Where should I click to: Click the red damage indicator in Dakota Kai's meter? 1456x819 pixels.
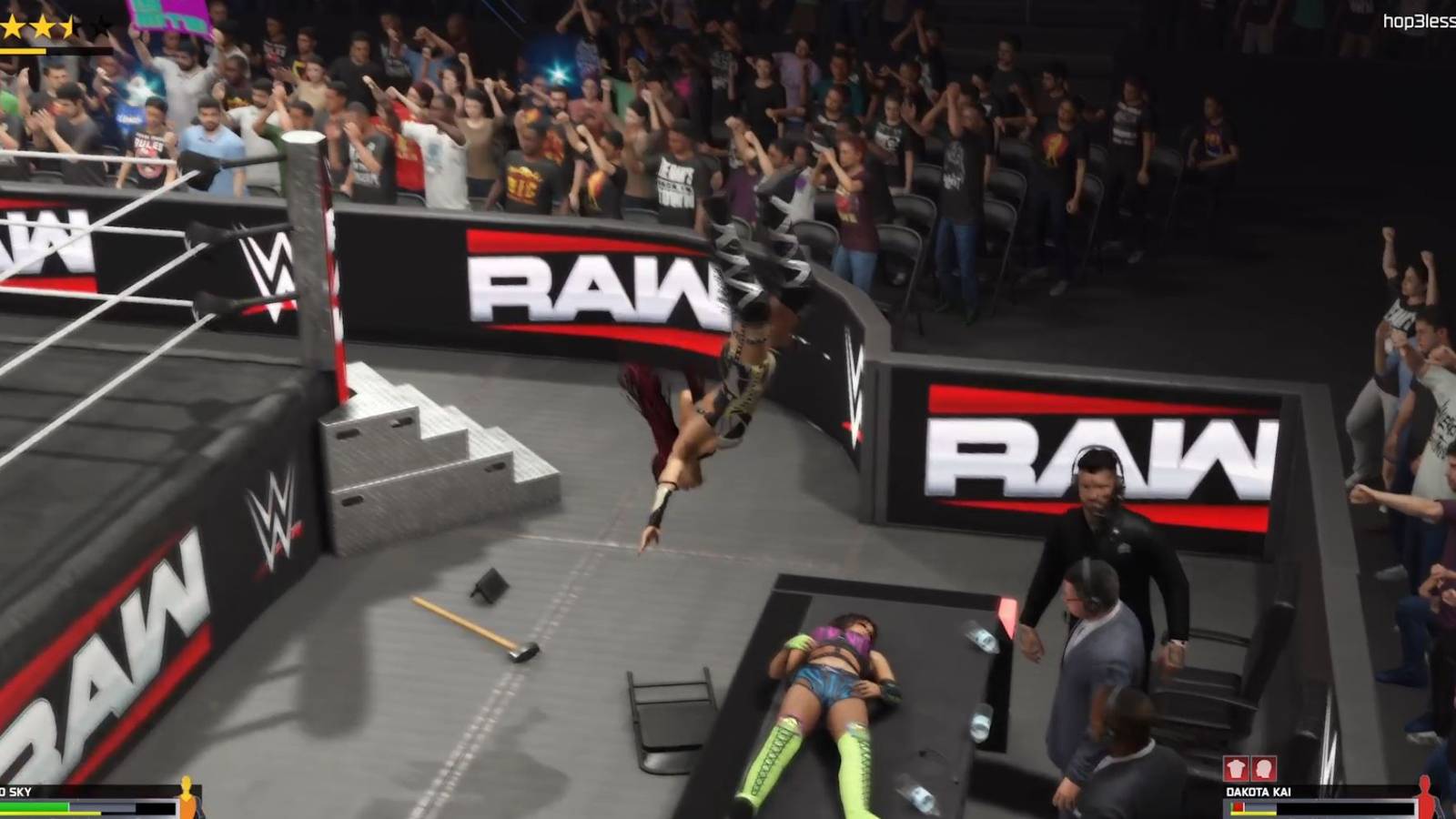click(x=1239, y=807)
